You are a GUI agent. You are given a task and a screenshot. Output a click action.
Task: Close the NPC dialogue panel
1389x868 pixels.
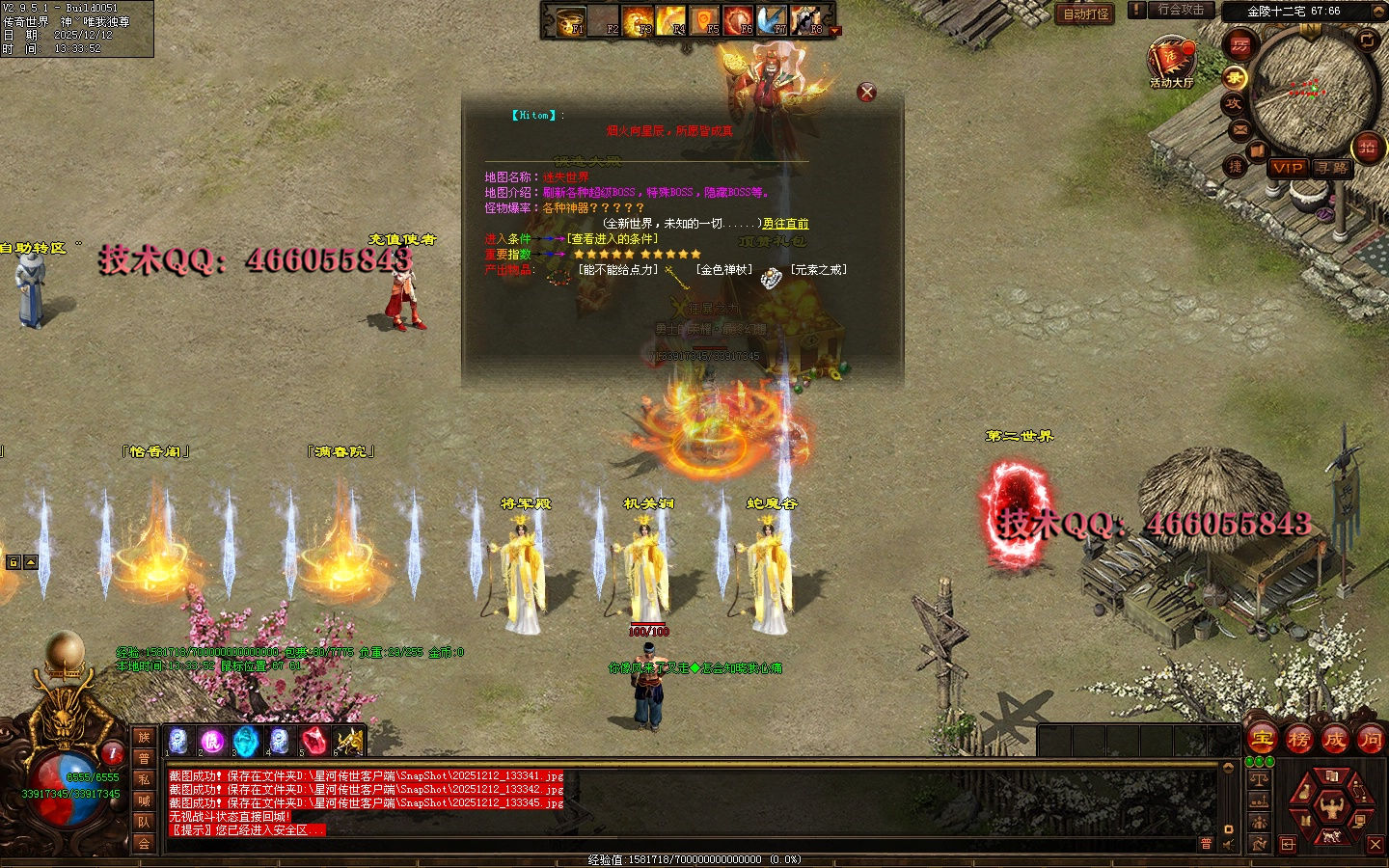tap(867, 93)
